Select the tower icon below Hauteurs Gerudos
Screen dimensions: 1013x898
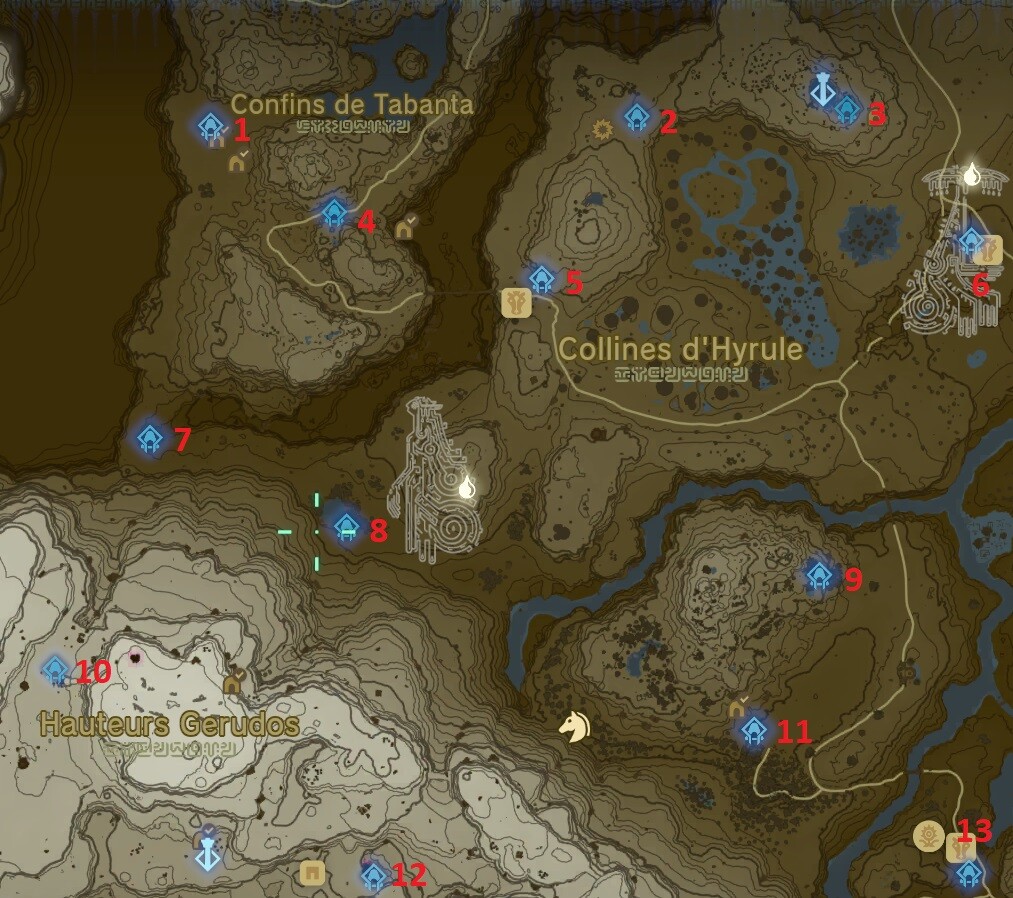(x=207, y=848)
